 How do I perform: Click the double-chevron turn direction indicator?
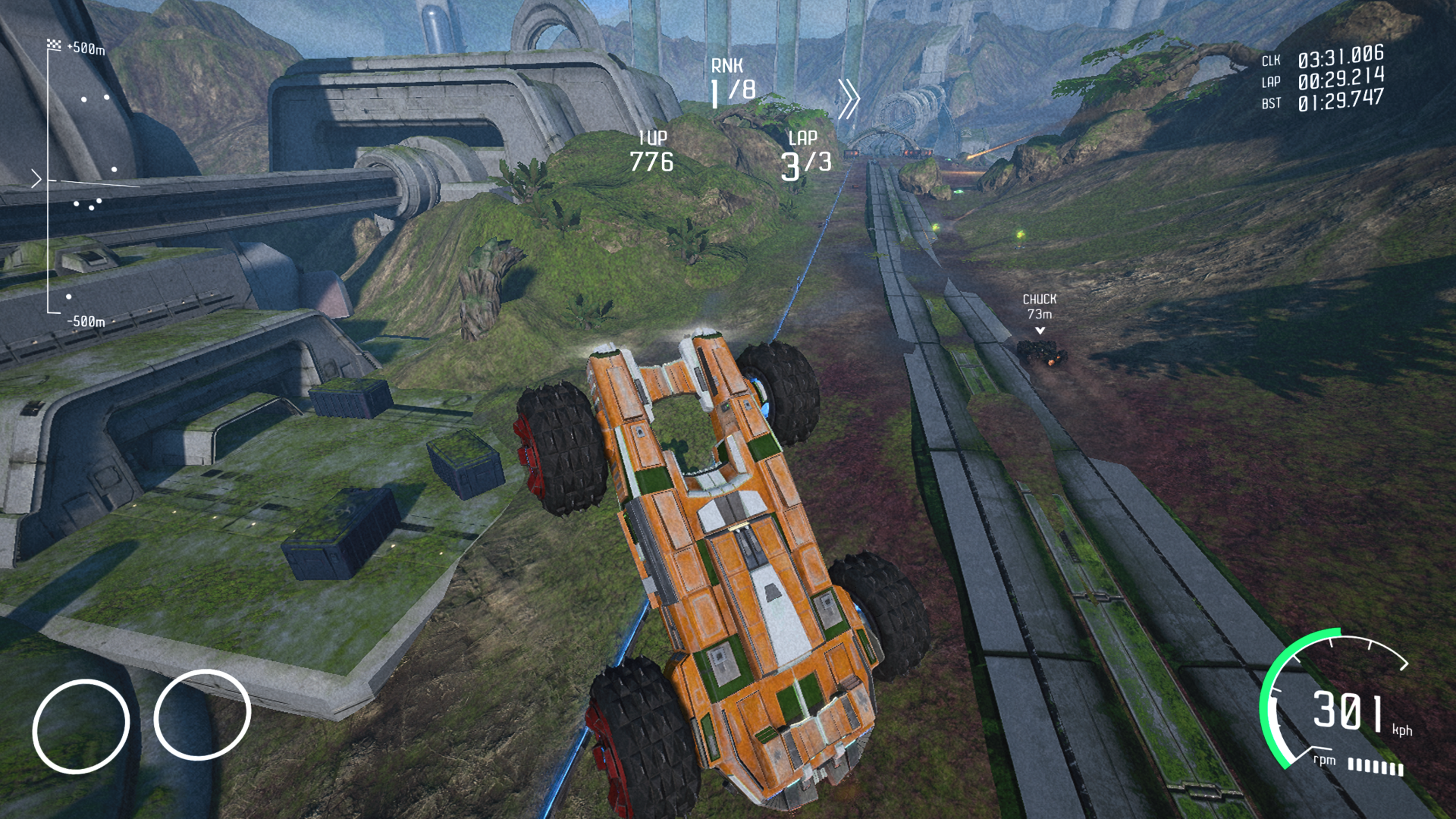coord(849,99)
